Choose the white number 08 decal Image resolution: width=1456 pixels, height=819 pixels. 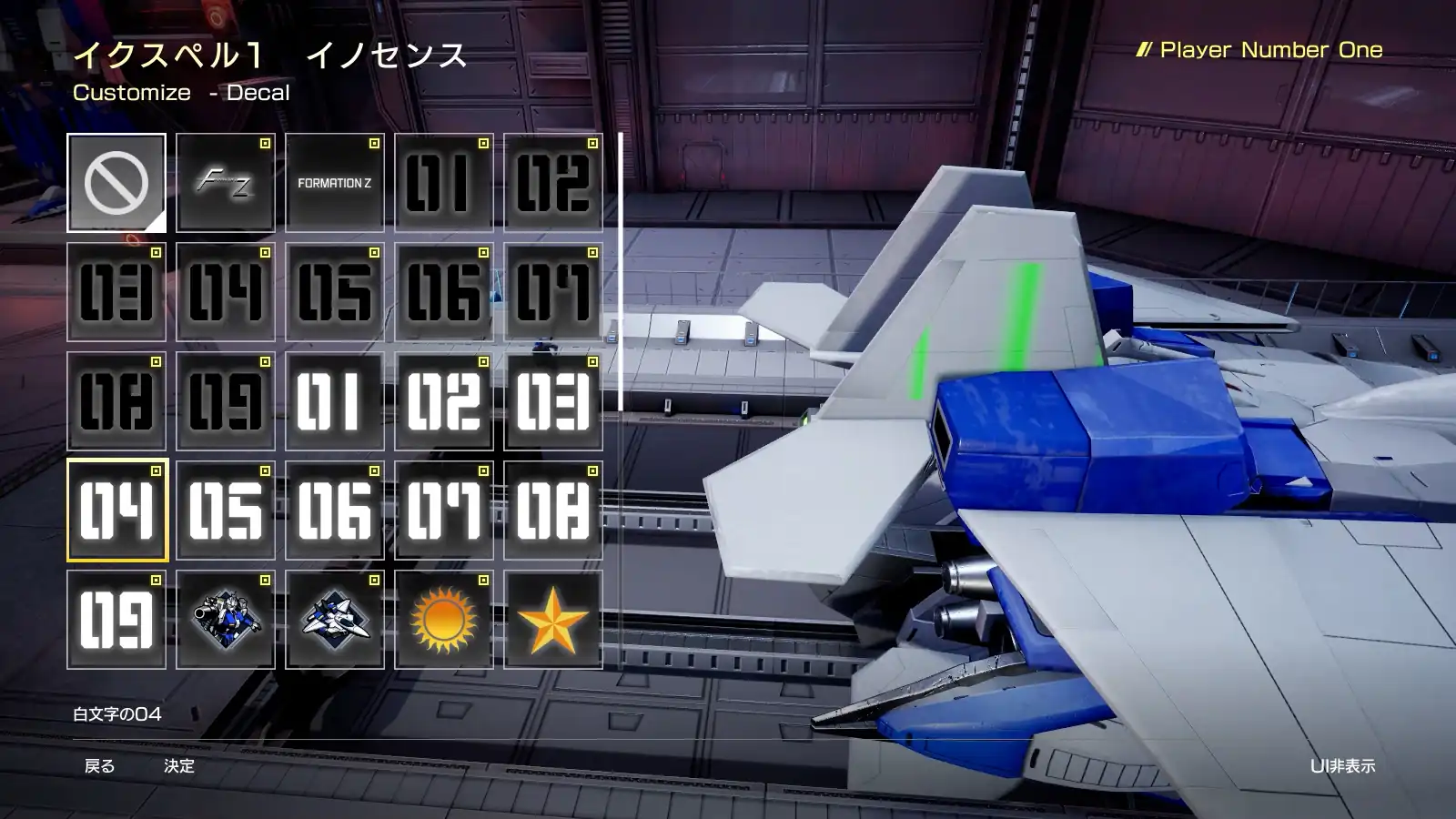[553, 510]
